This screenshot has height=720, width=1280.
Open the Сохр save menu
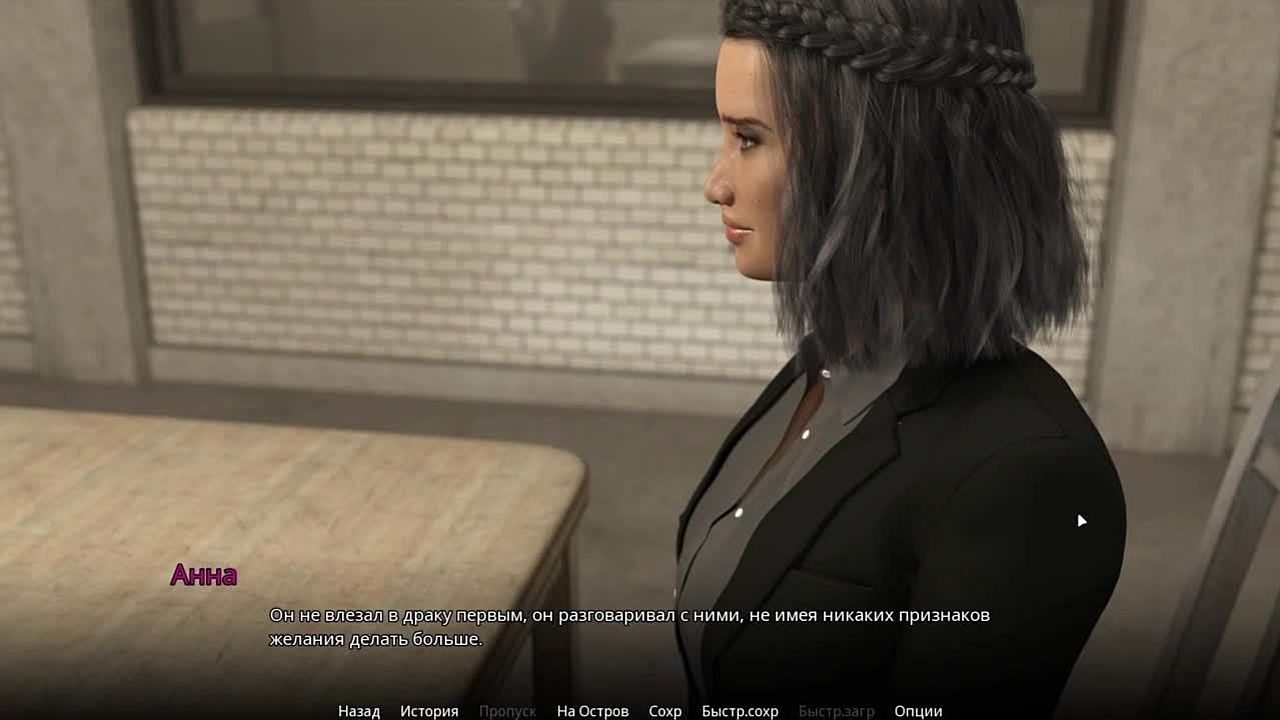coord(665,711)
